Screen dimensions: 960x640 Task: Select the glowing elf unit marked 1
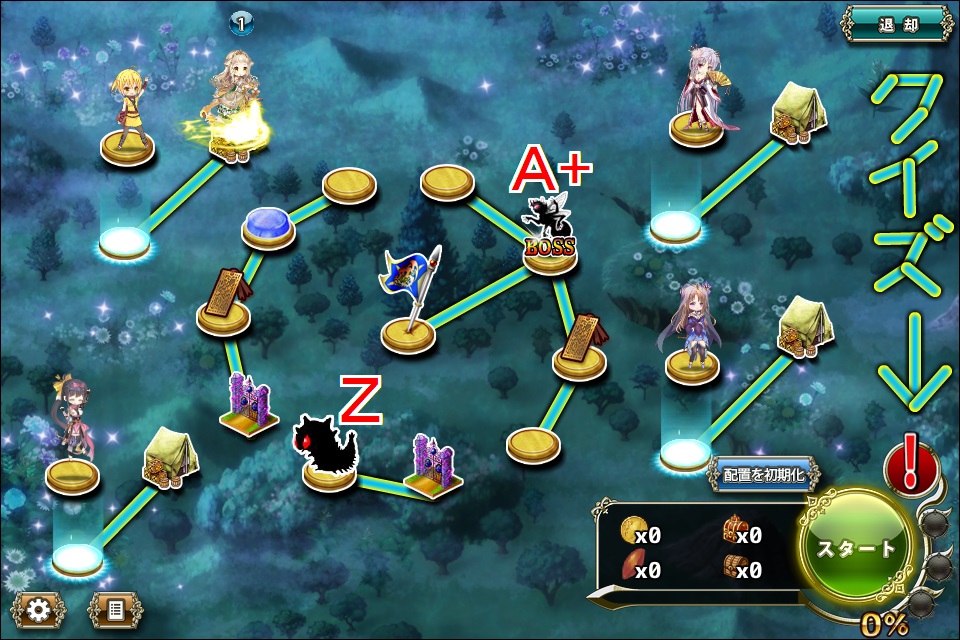pos(236,106)
